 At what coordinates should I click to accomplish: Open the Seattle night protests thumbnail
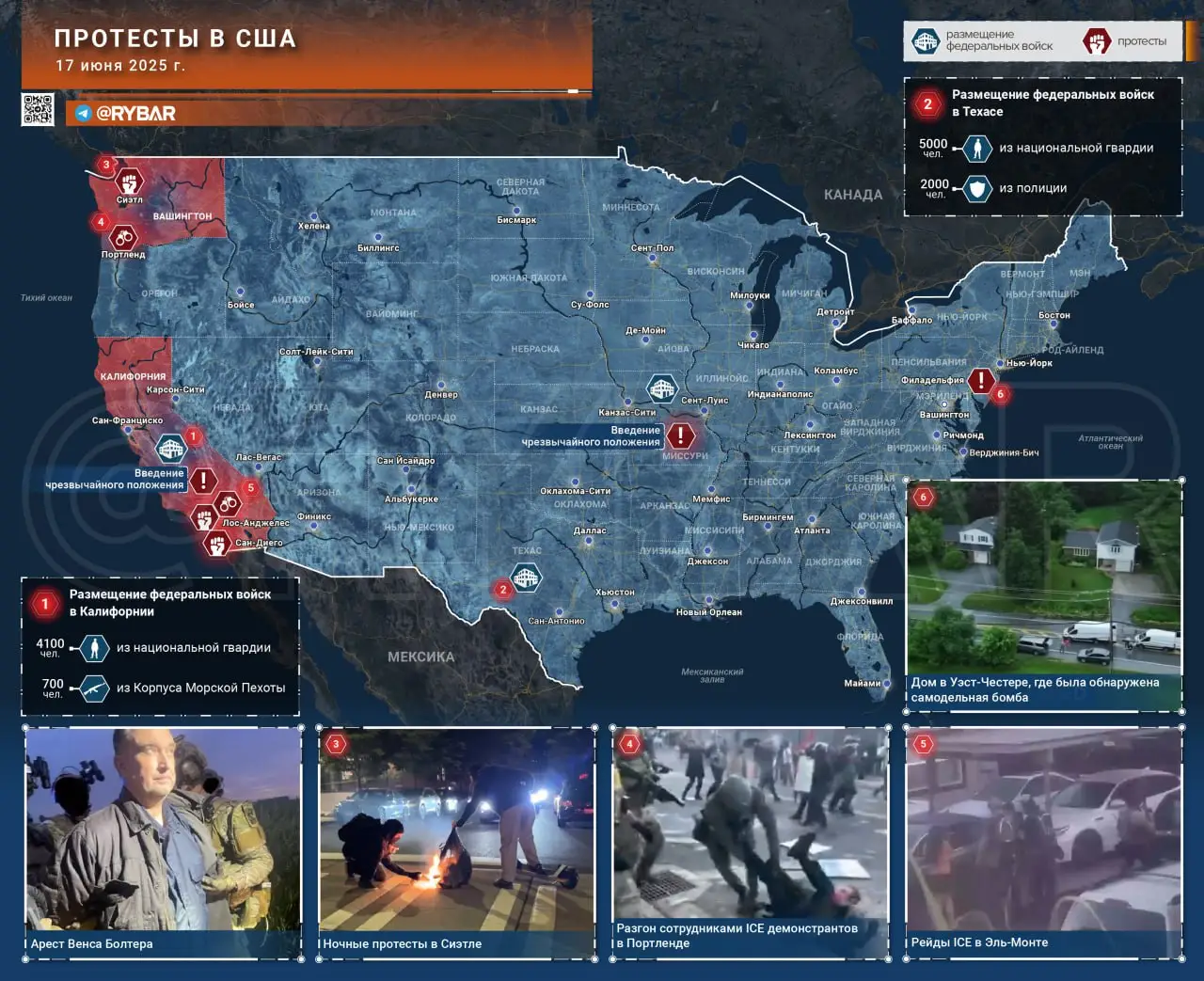click(x=456, y=833)
